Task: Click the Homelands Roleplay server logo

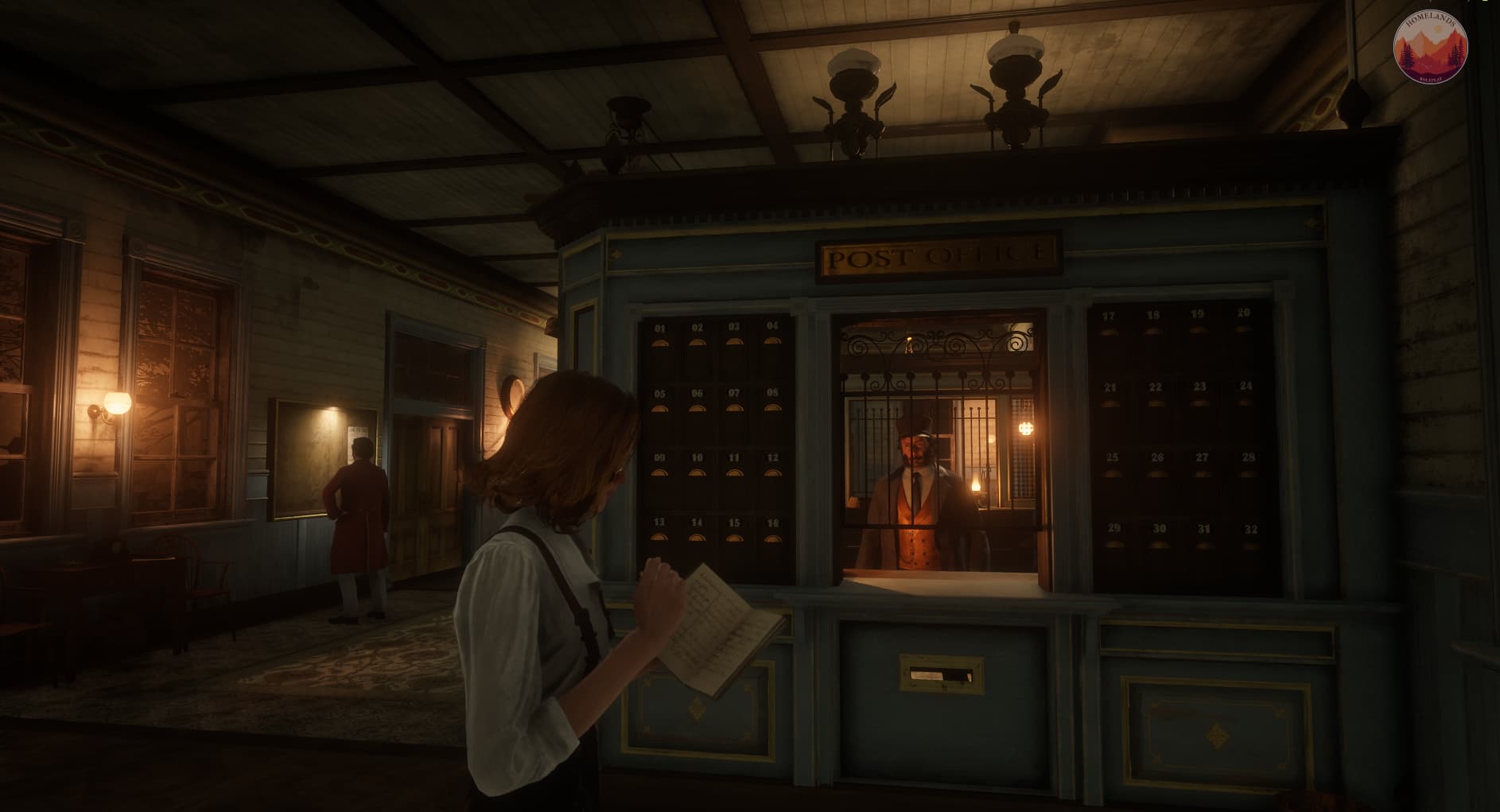Action: pyautogui.click(x=1430, y=48)
